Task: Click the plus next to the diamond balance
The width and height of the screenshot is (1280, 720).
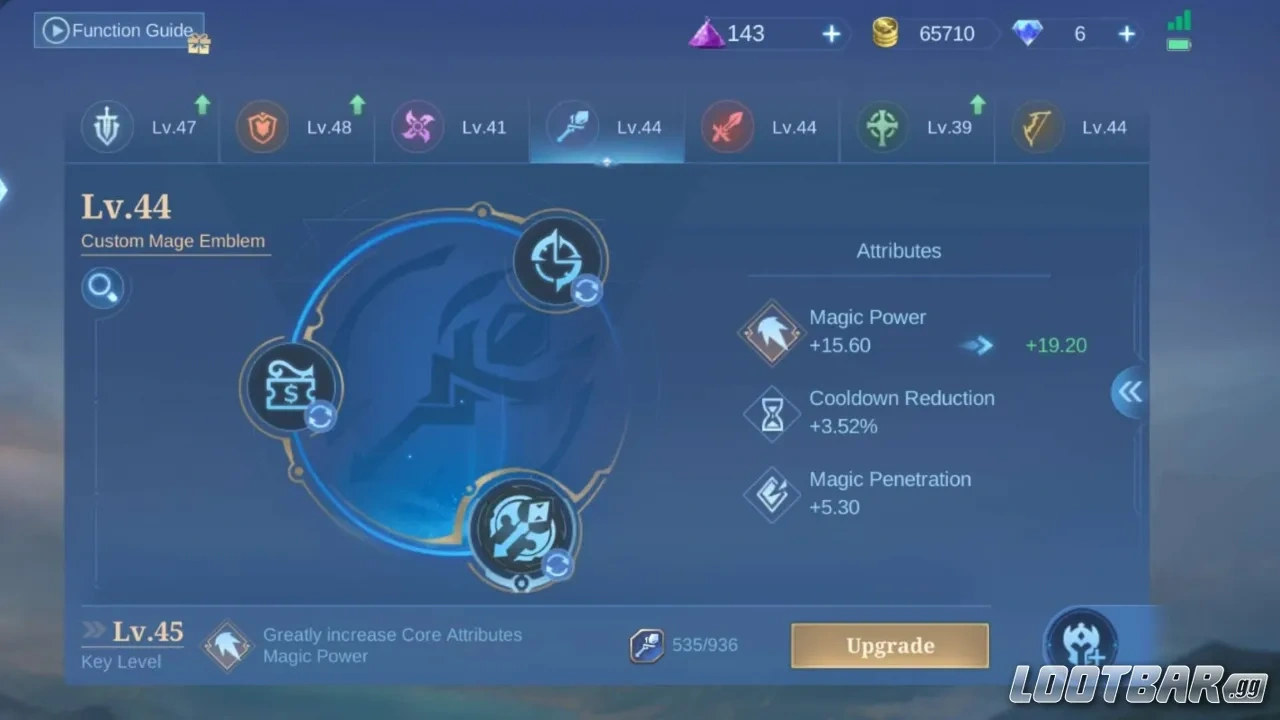Action: tap(1126, 33)
